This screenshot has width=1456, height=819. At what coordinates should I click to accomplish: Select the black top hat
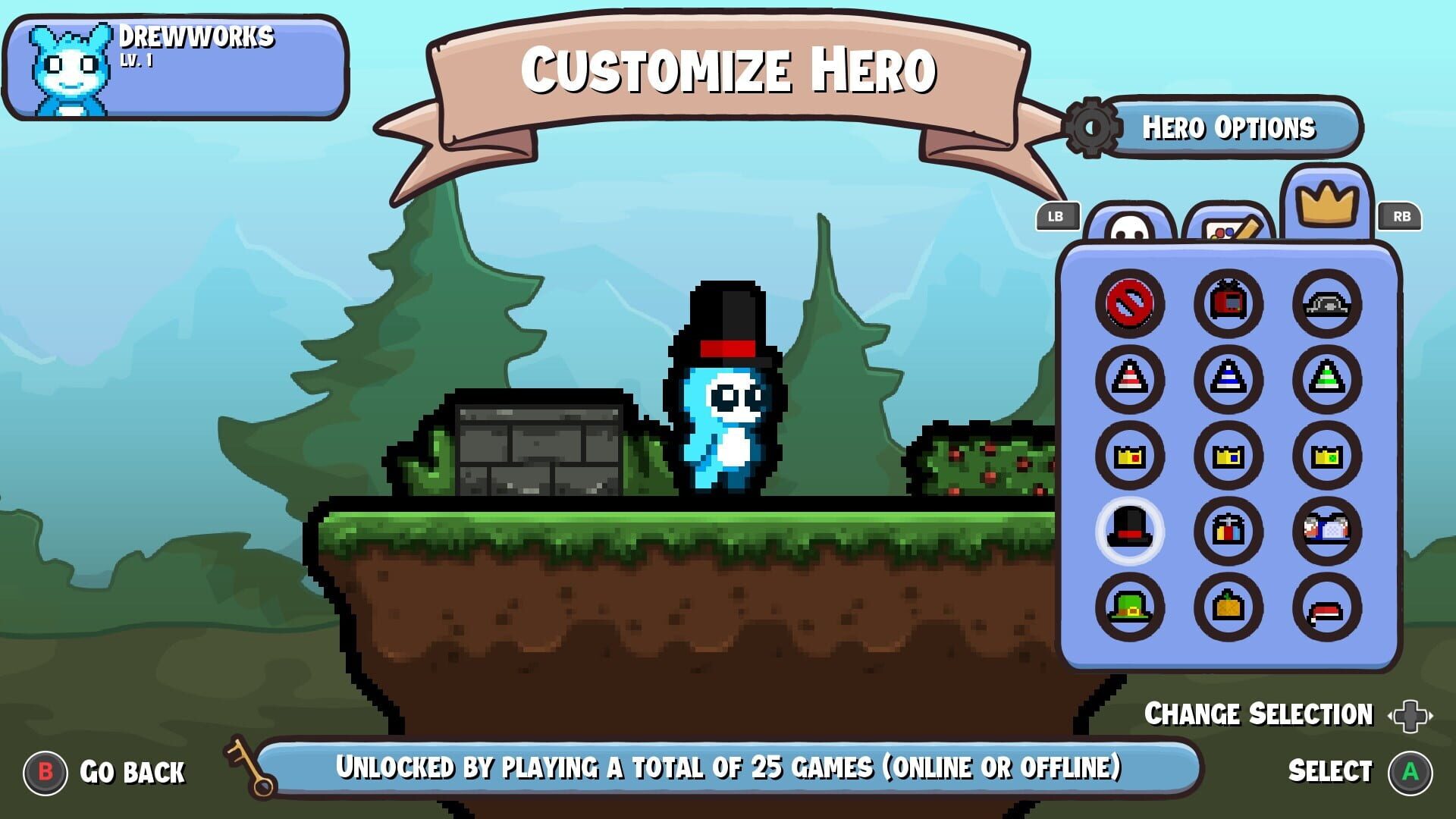[x=1129, y=531]
